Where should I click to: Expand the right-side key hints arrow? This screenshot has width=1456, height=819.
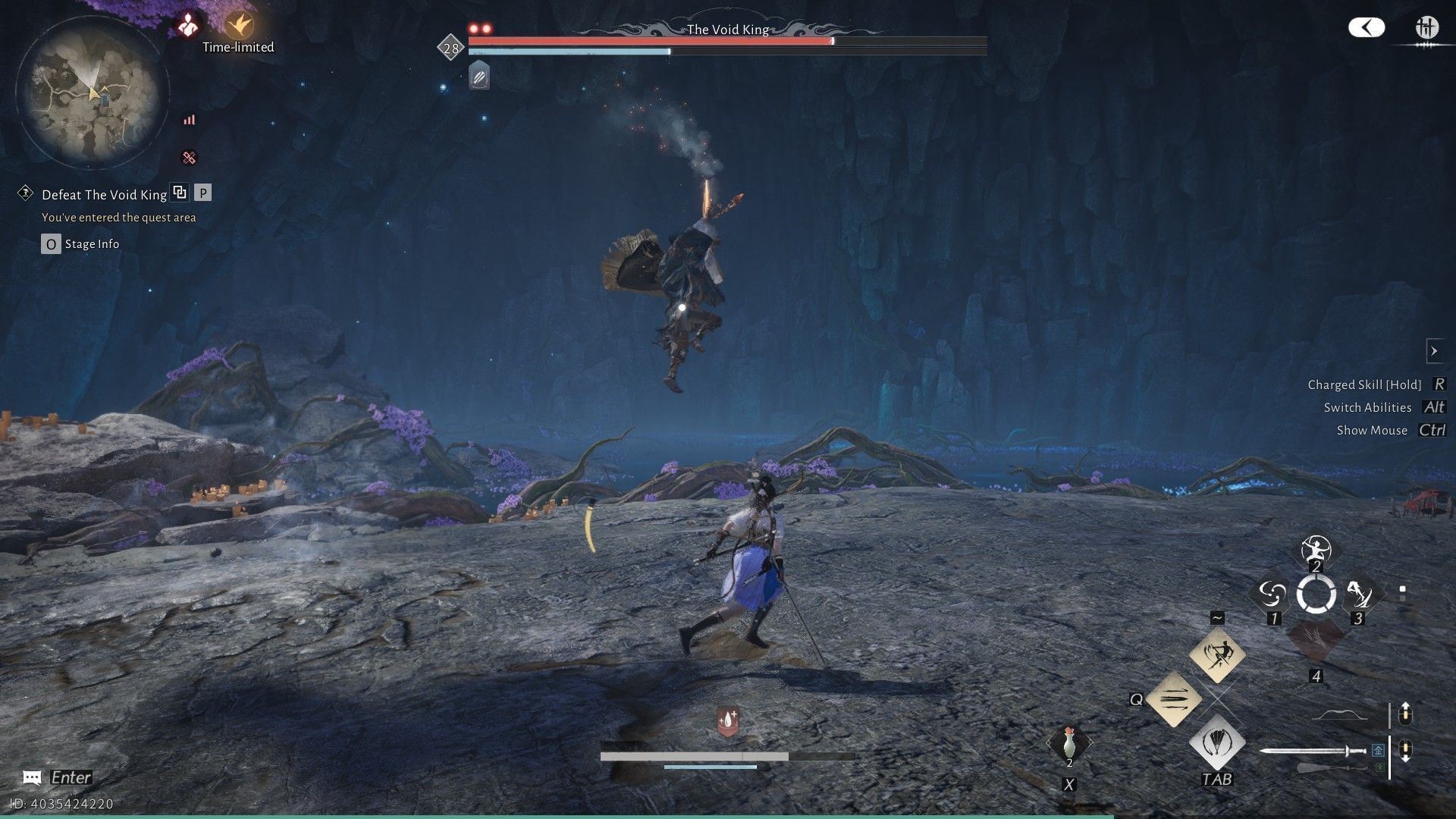point(1434,351)
